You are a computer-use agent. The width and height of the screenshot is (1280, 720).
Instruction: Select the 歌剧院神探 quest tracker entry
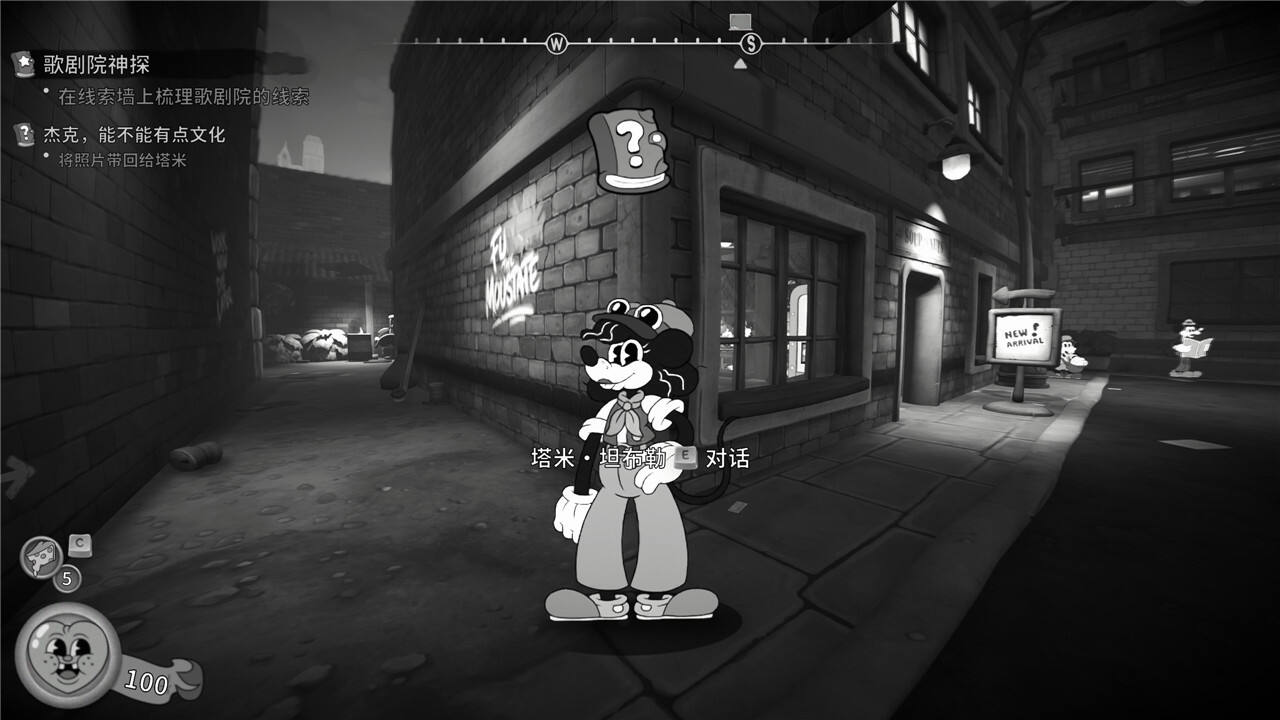[96, 66]
